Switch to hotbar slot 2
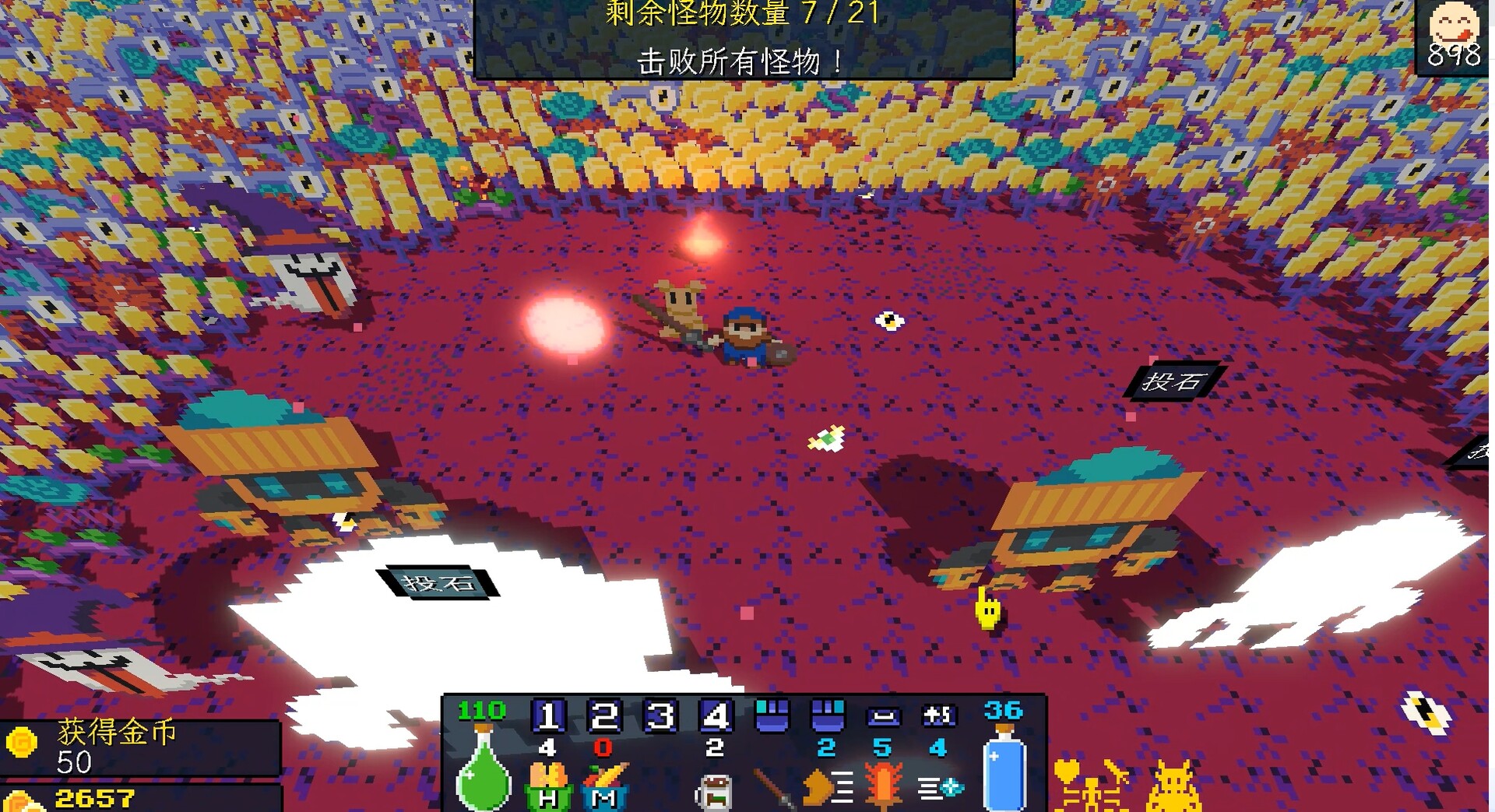Image resolution: width=1495 pixels, height=812 pixels. click(x=603, y=716)
